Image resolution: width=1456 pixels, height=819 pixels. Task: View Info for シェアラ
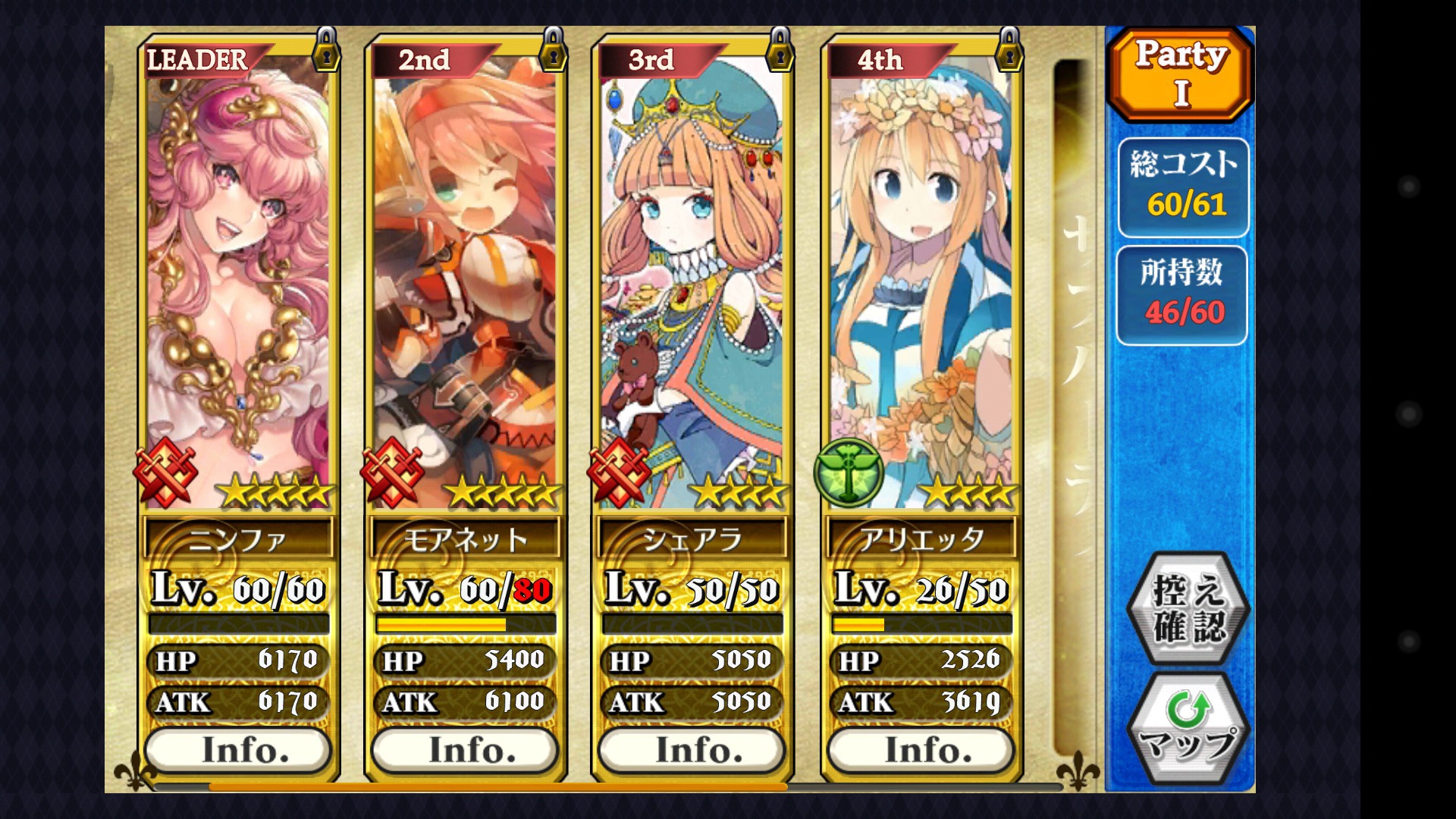(692, 750)
